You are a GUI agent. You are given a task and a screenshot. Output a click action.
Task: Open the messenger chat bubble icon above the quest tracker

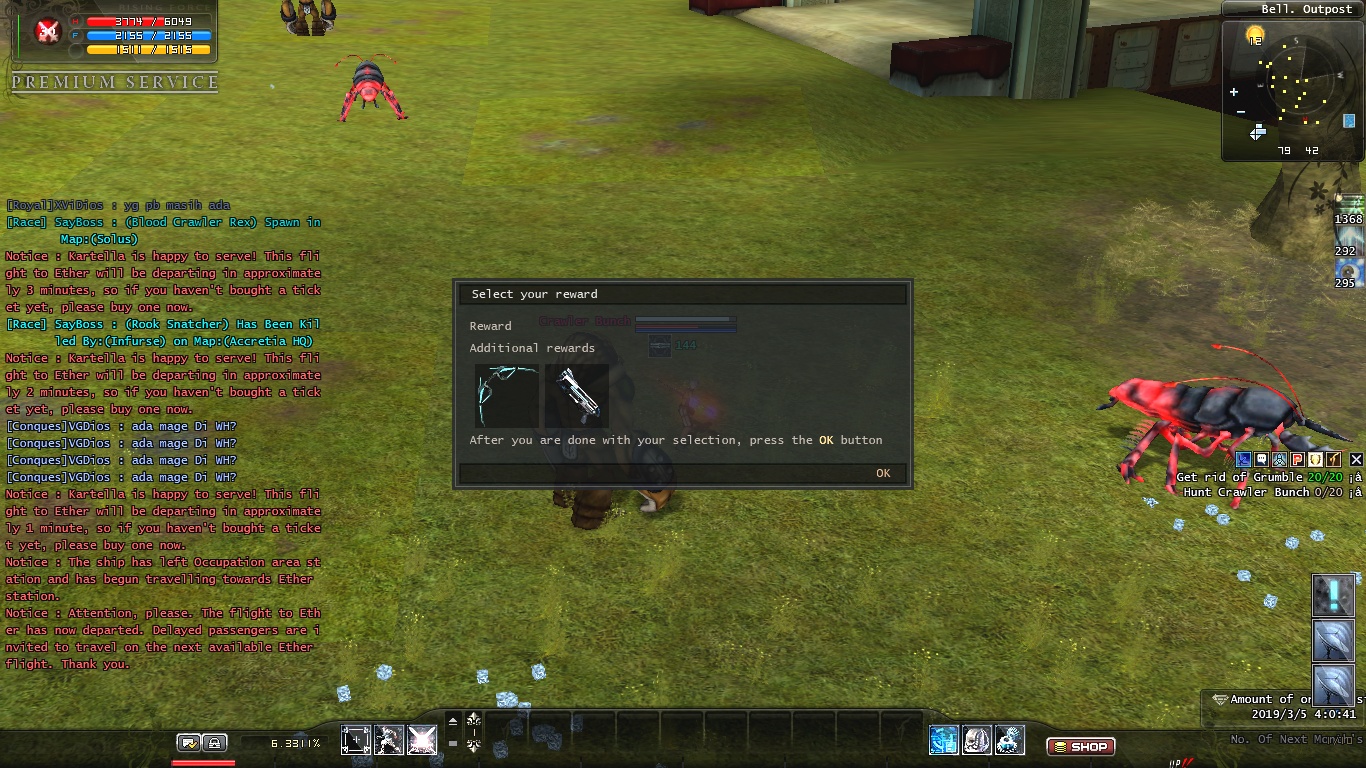click(1261, 459)
